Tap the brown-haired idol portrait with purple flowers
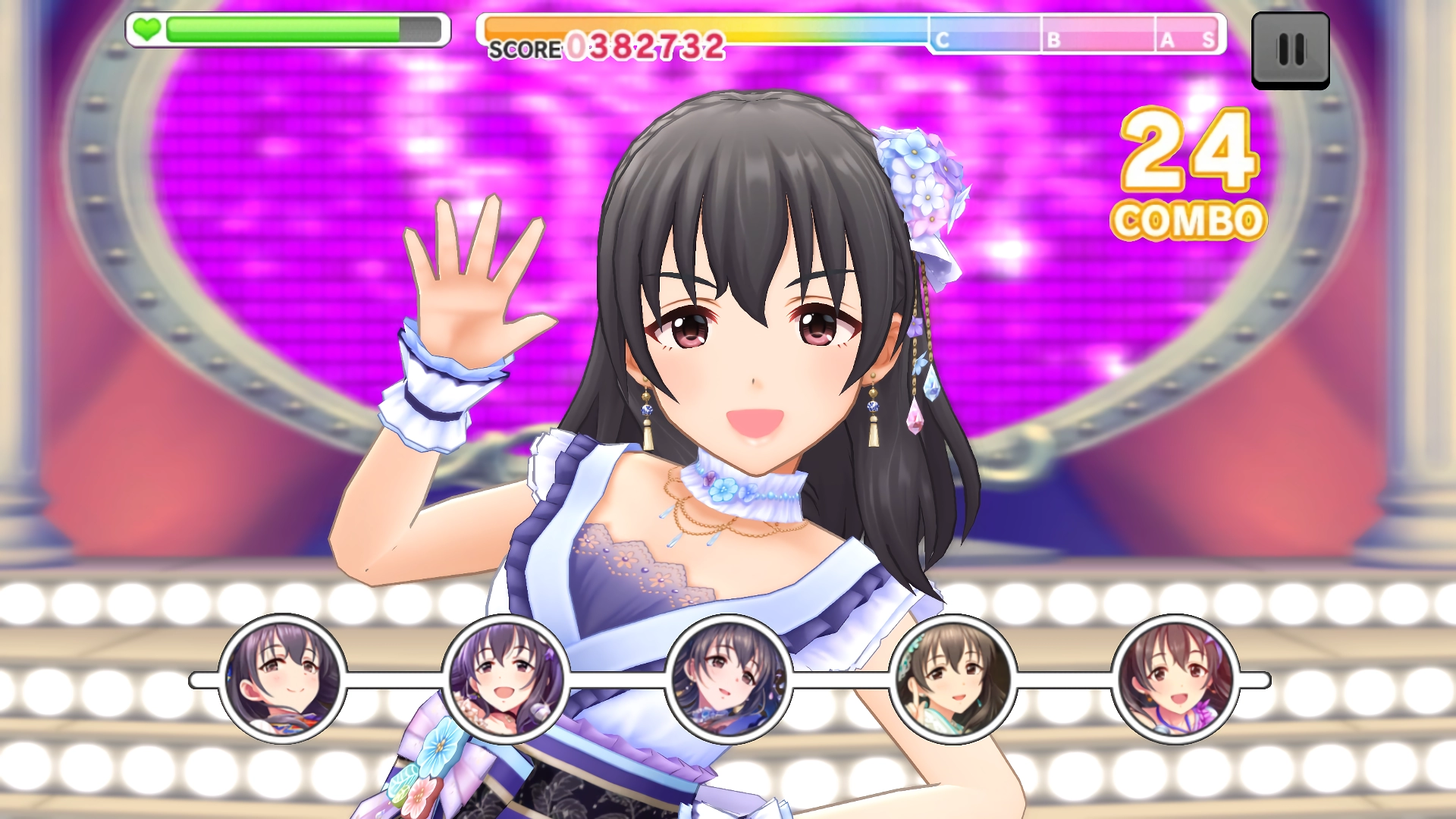The width and height of the screenshot is (1456, 819). 1175,679
